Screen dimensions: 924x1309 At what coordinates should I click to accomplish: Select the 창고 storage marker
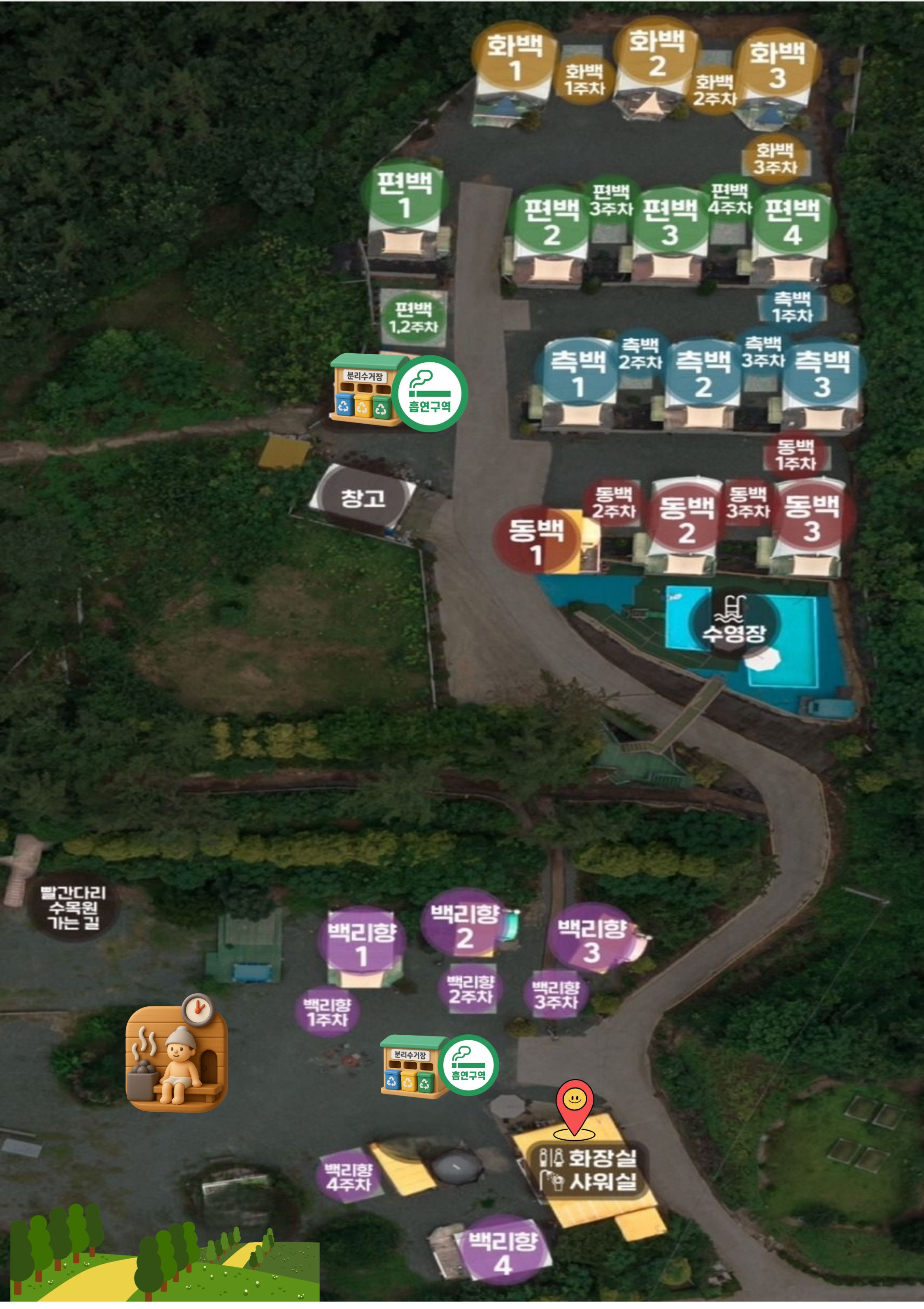point(363,498)
